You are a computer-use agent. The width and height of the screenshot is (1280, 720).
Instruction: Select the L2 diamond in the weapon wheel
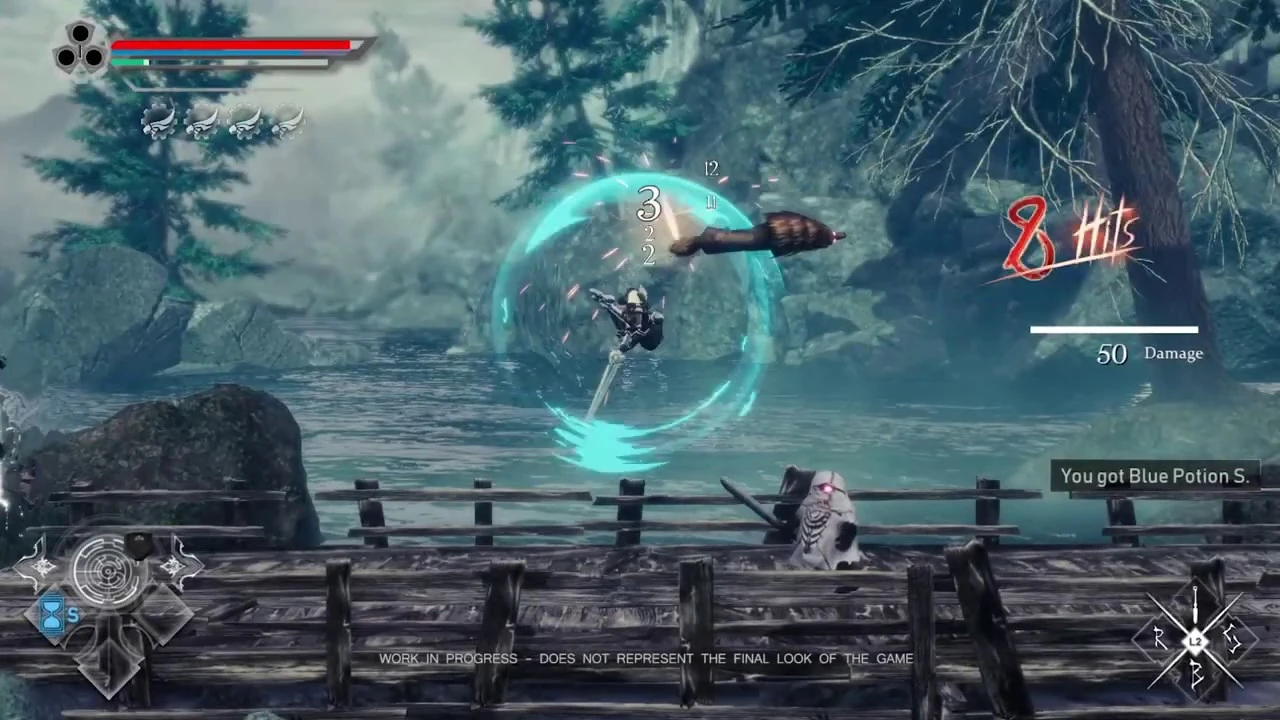[x=1194, y=640]
